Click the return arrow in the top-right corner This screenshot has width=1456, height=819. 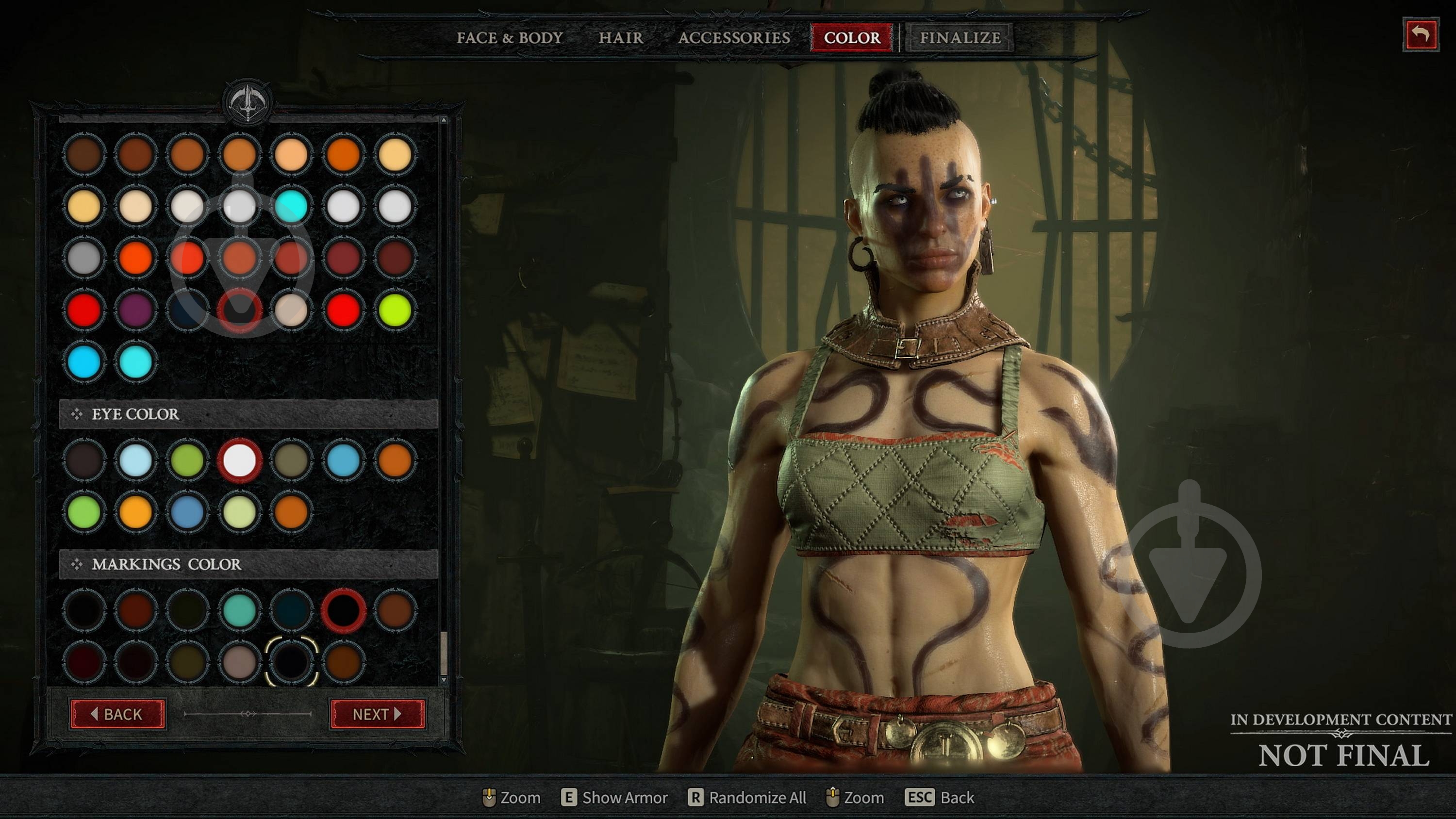(x=1422, y=35)
